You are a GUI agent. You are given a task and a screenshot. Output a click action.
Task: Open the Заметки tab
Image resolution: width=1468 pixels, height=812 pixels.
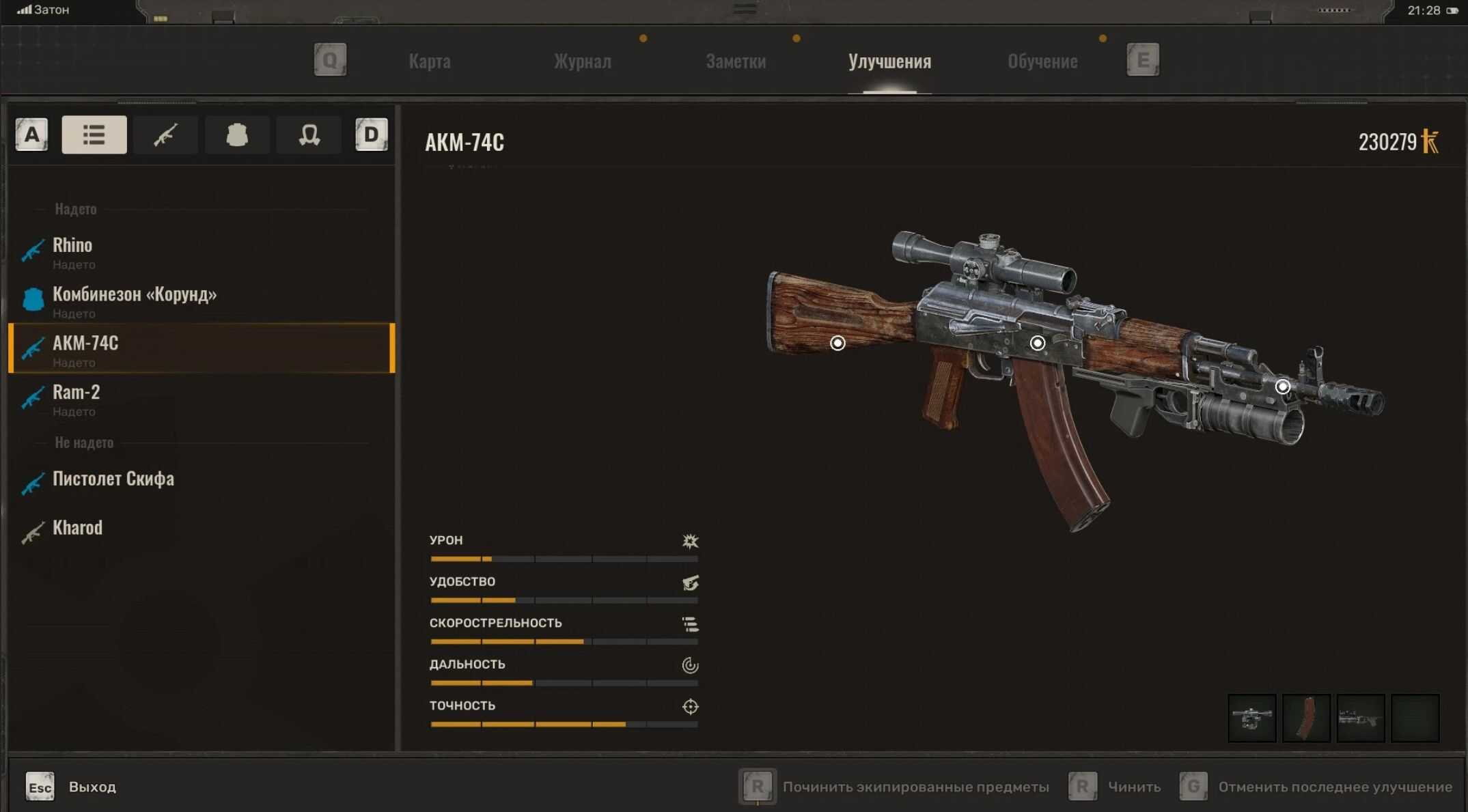[736, 61]
